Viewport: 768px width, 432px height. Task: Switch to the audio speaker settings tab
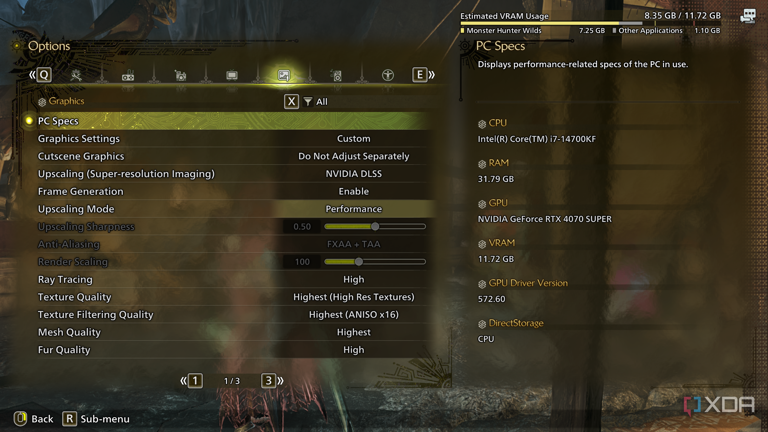coord(336,75)
